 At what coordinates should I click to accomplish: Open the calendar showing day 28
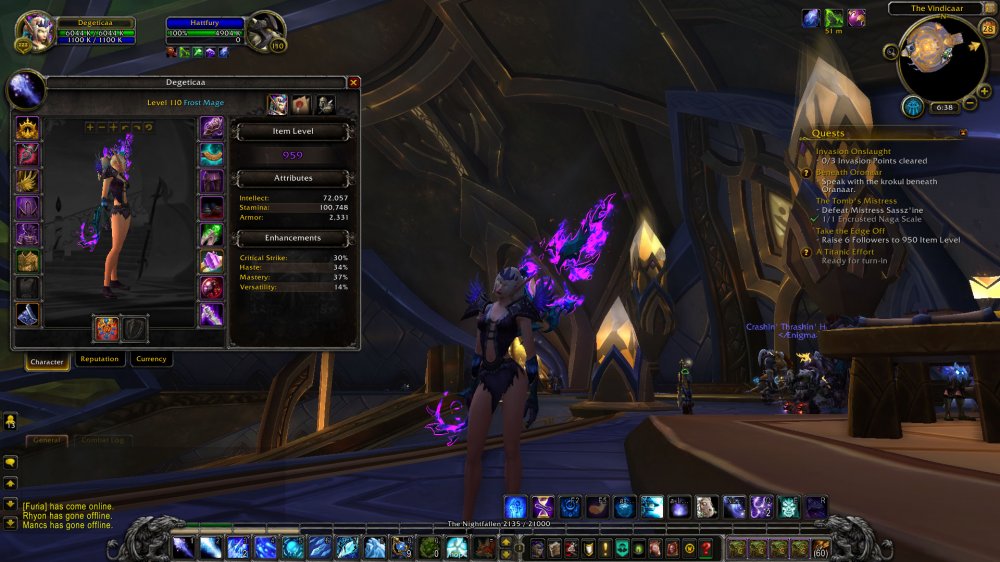988,28
